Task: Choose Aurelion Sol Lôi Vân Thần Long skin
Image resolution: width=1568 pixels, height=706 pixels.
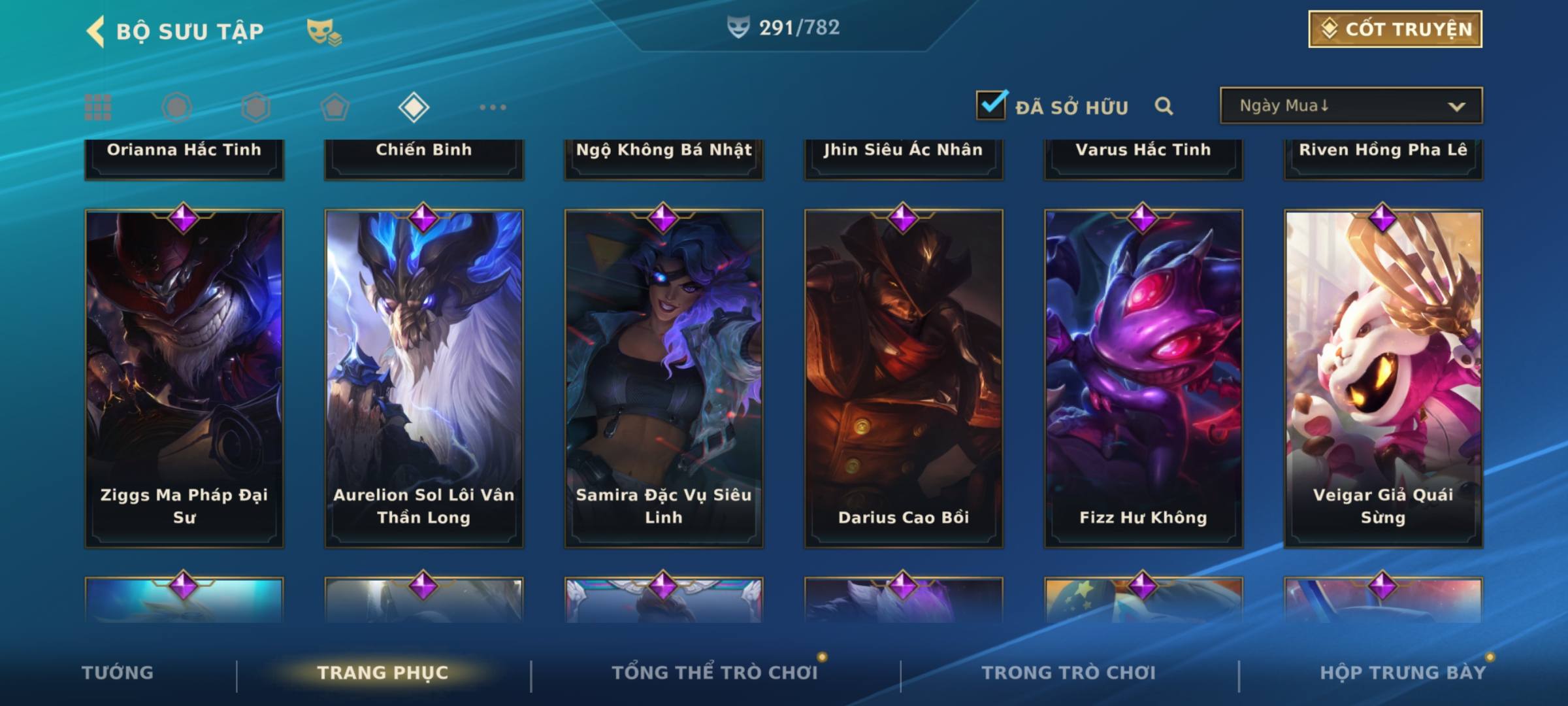Action: pyautogui.click(x=424, y=378)
